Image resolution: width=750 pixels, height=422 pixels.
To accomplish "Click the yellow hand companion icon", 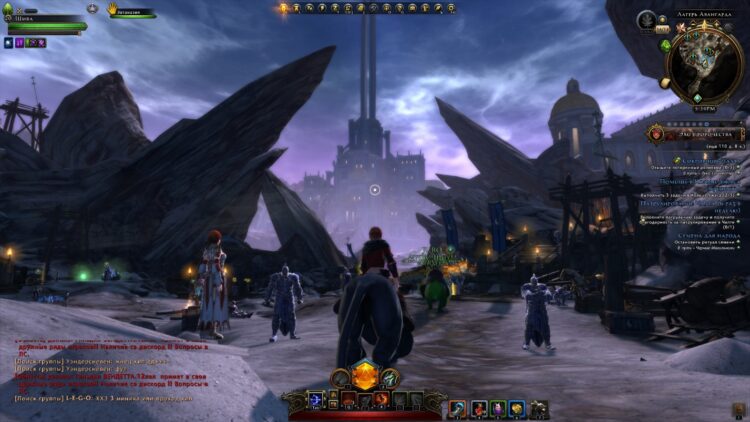I will [114, 8].
